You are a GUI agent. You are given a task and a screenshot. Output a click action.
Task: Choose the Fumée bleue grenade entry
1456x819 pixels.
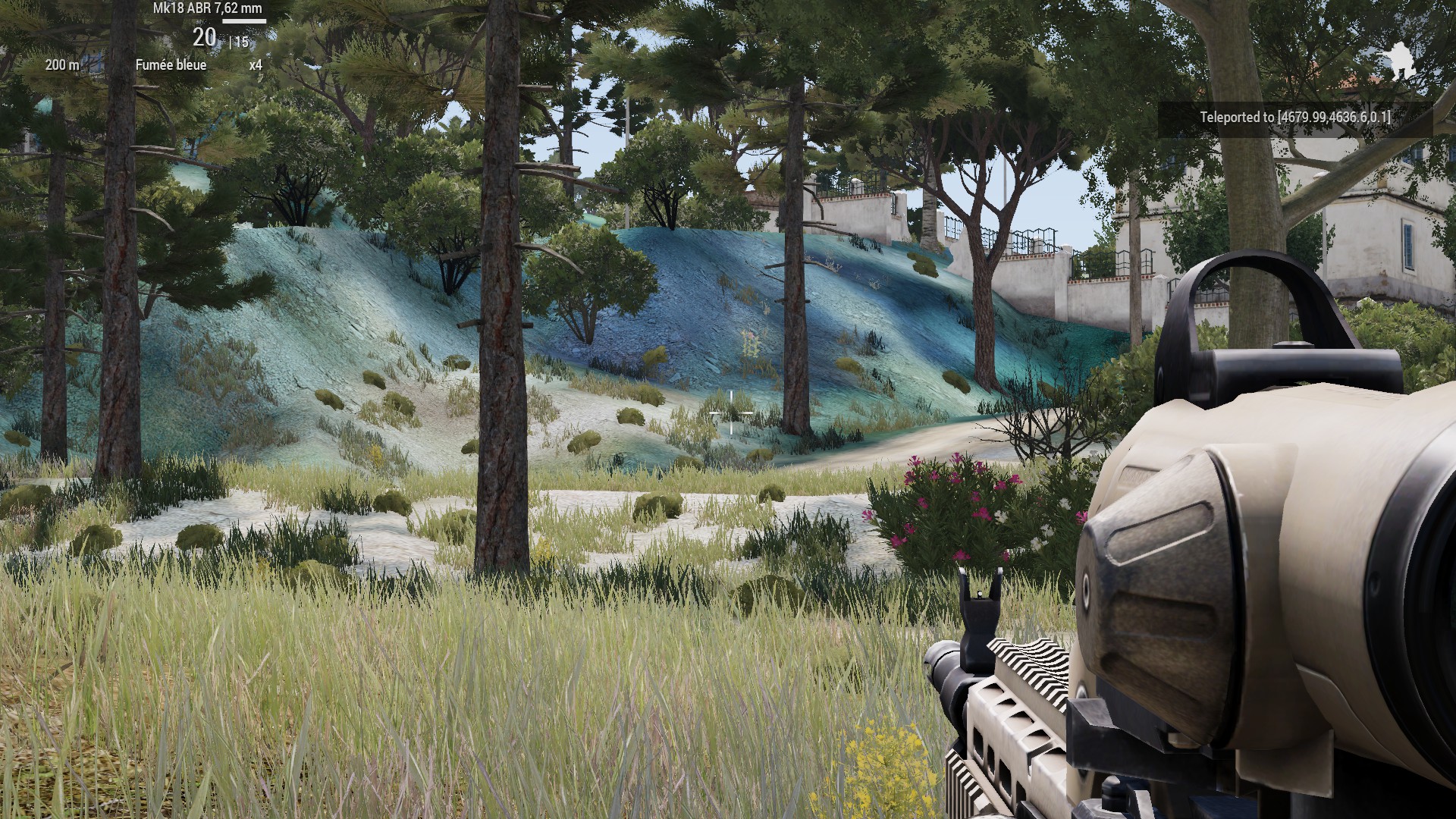[x=171, y=65]
